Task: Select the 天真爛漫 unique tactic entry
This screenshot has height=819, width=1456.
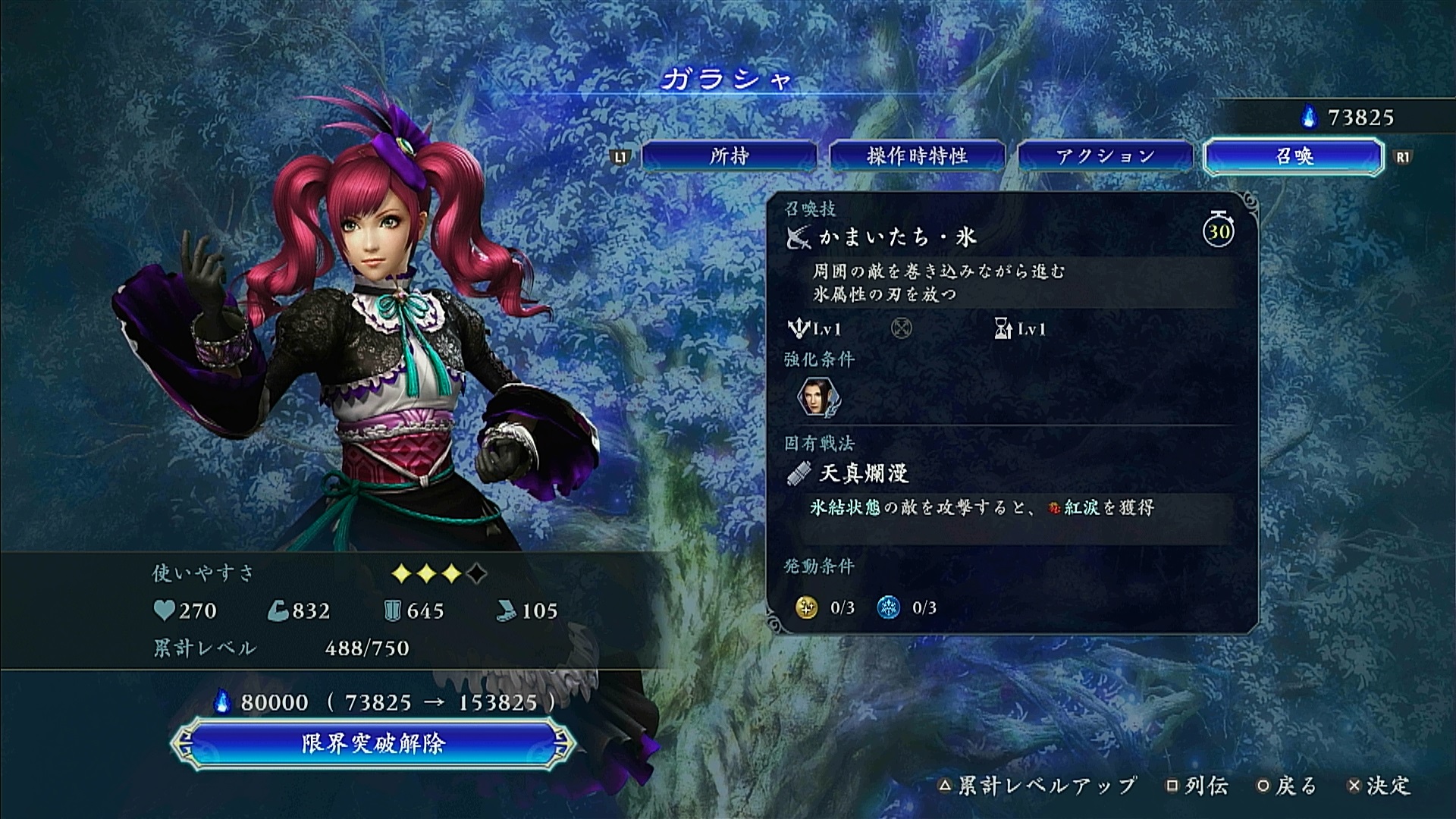Action: [x=864, y=474]
